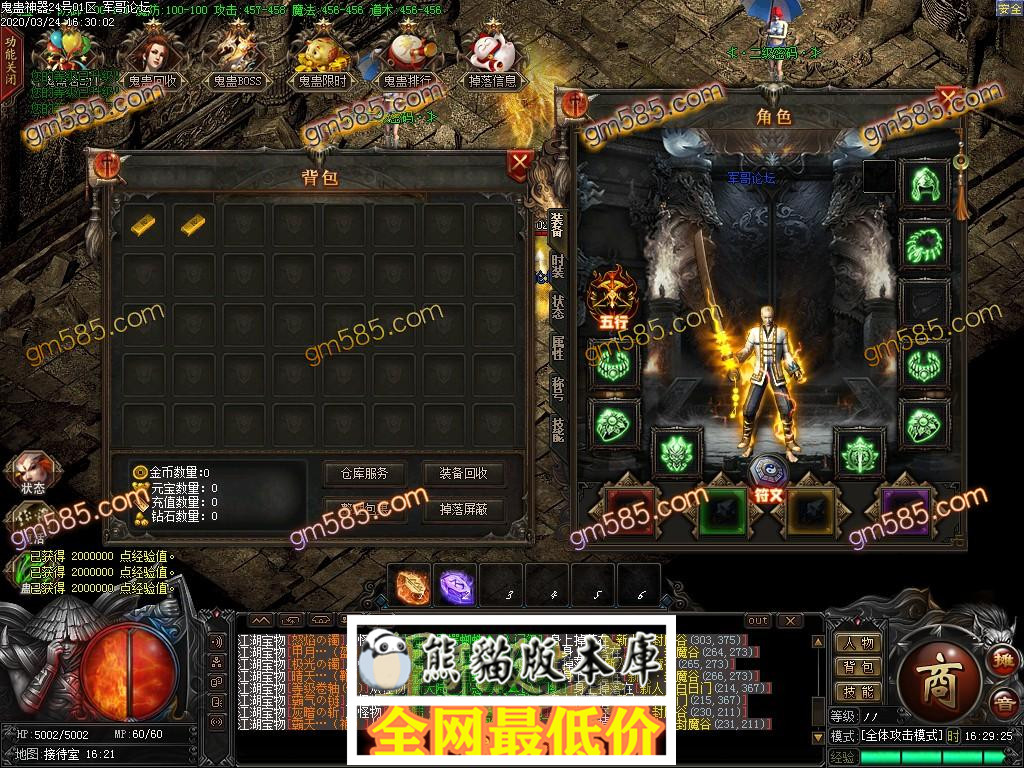
Task: Activate the orange skill in hotbar
Action: click(x=411, y=585)
